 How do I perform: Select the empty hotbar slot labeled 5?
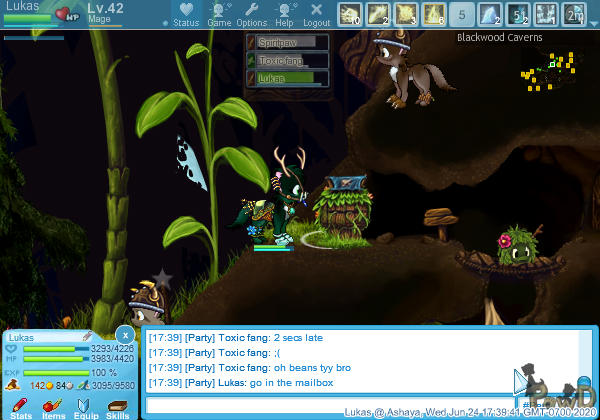(462, 14)
